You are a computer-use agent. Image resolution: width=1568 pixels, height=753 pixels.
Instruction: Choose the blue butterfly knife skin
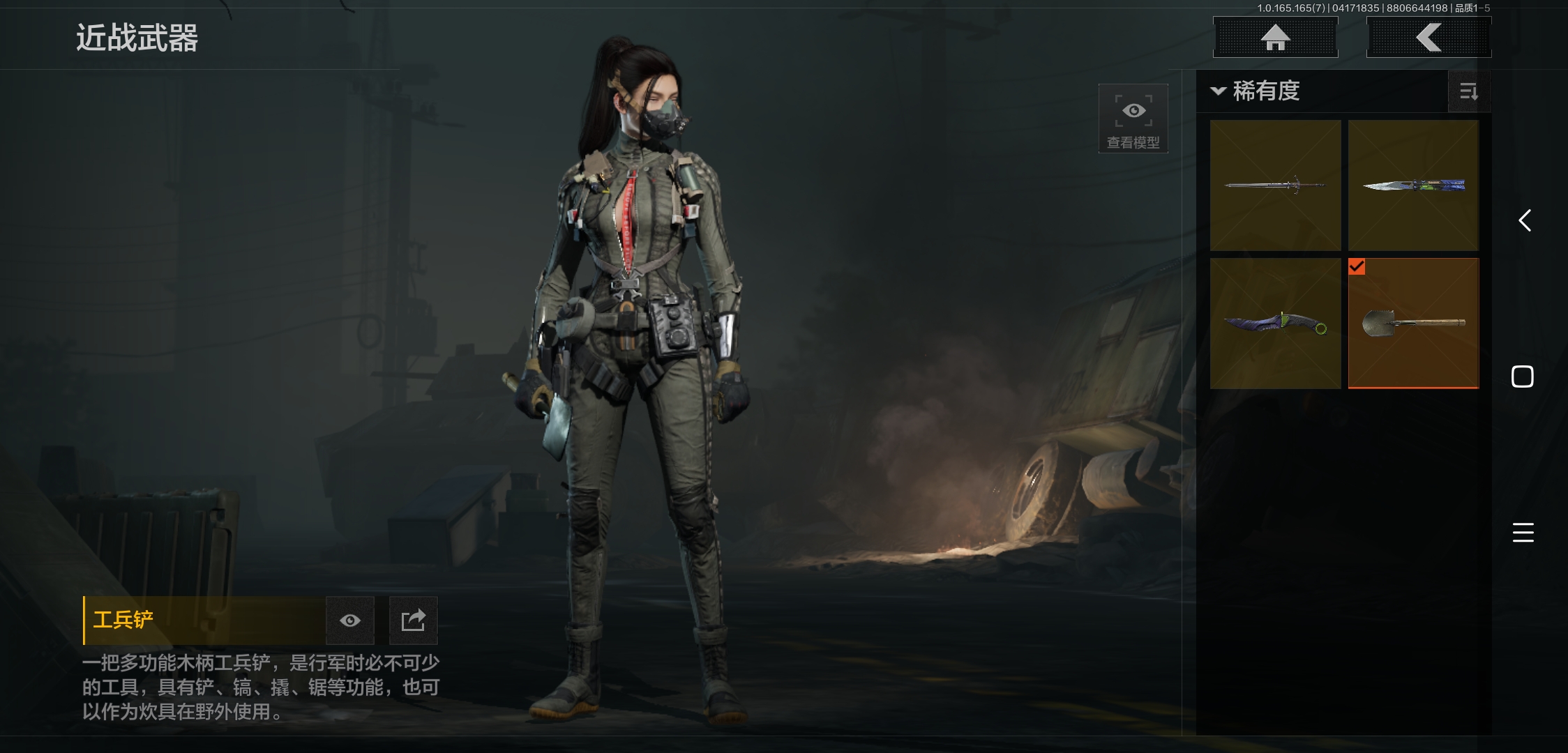point(1413,185)
